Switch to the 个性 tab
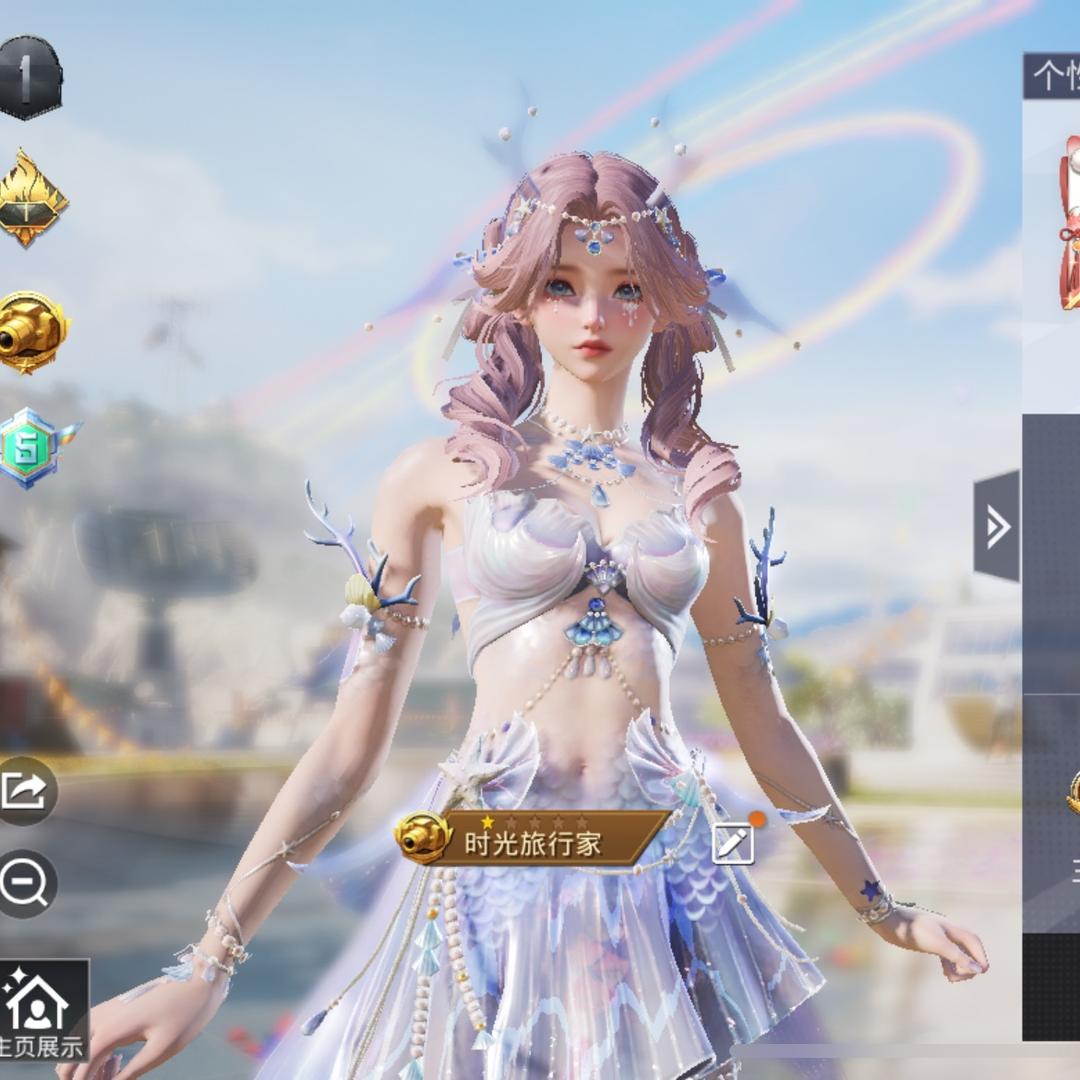The image size is (1080, 1080). [1054, 76]
